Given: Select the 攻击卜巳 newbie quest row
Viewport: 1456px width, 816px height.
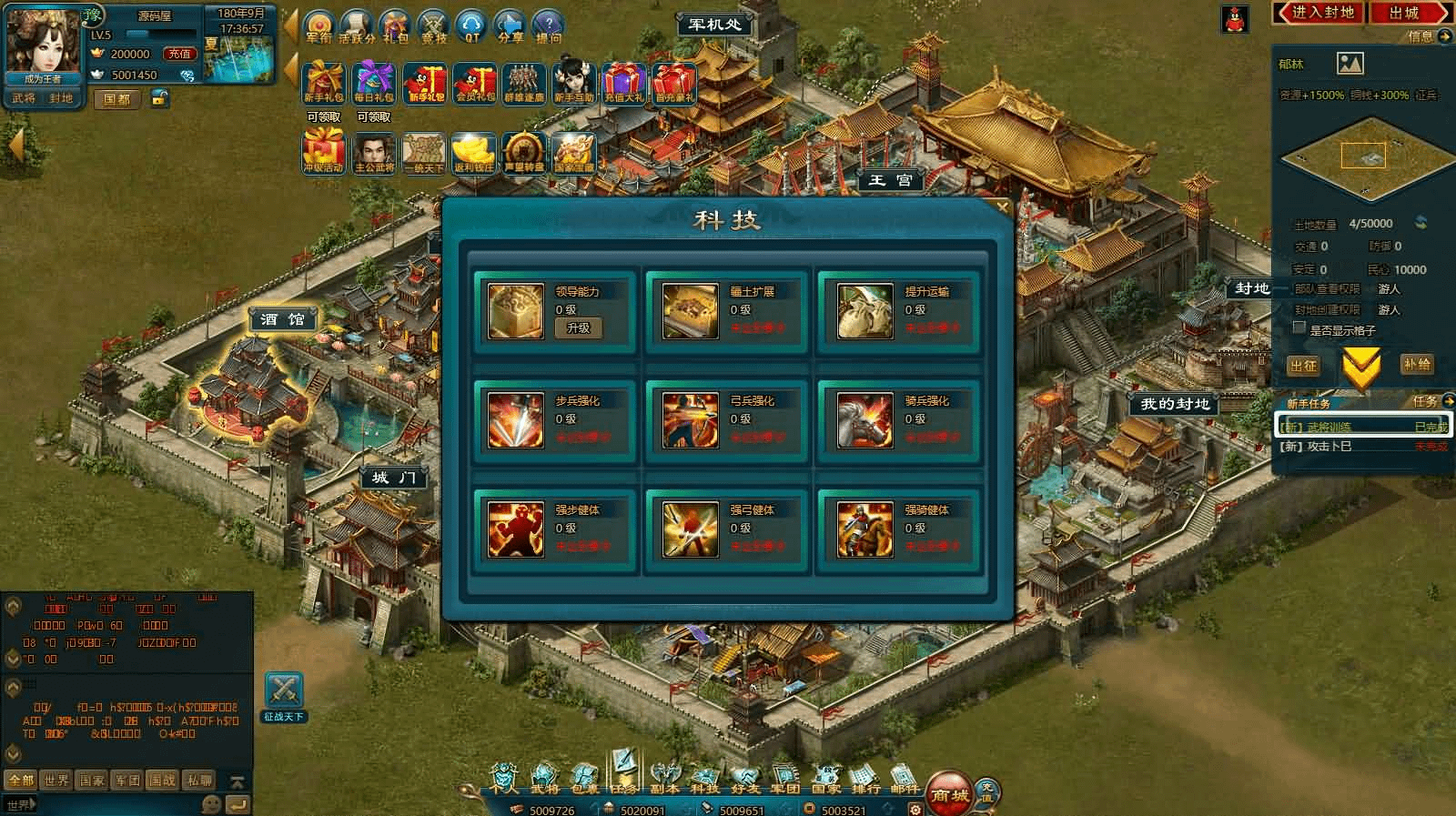Looking at the screenshot, I should click(x=1360, y=447).
